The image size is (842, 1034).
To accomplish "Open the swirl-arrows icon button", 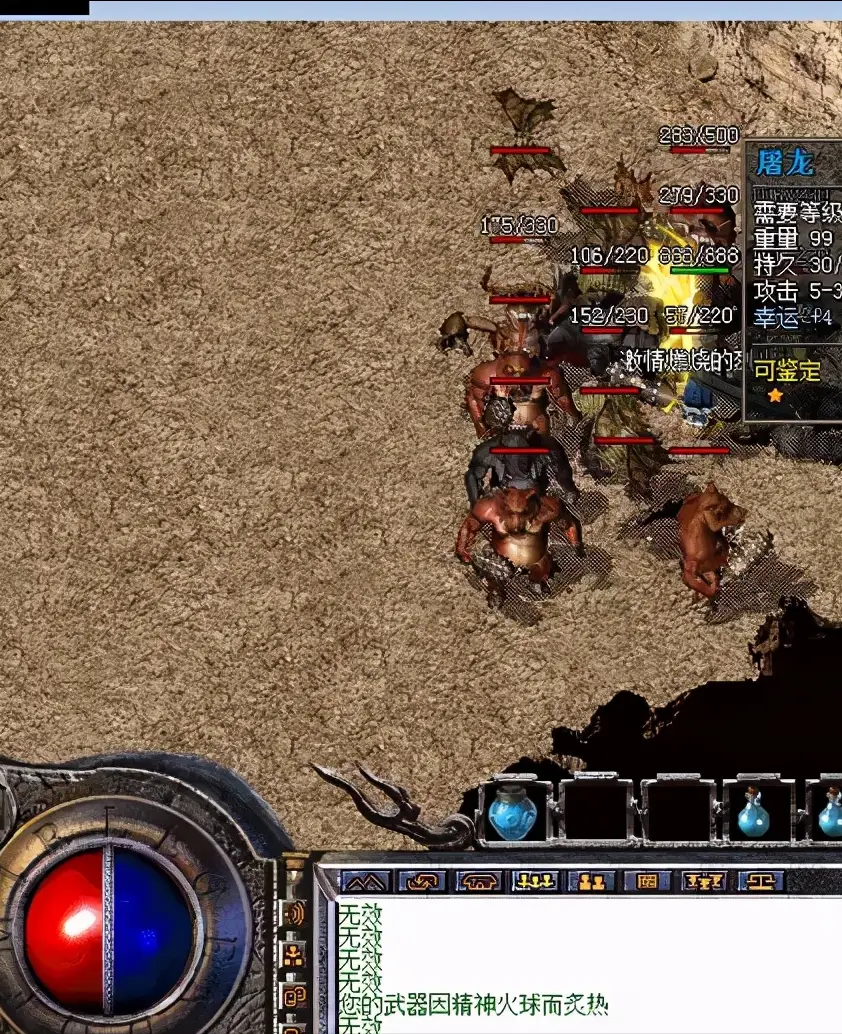I will (x=422, y=881).
